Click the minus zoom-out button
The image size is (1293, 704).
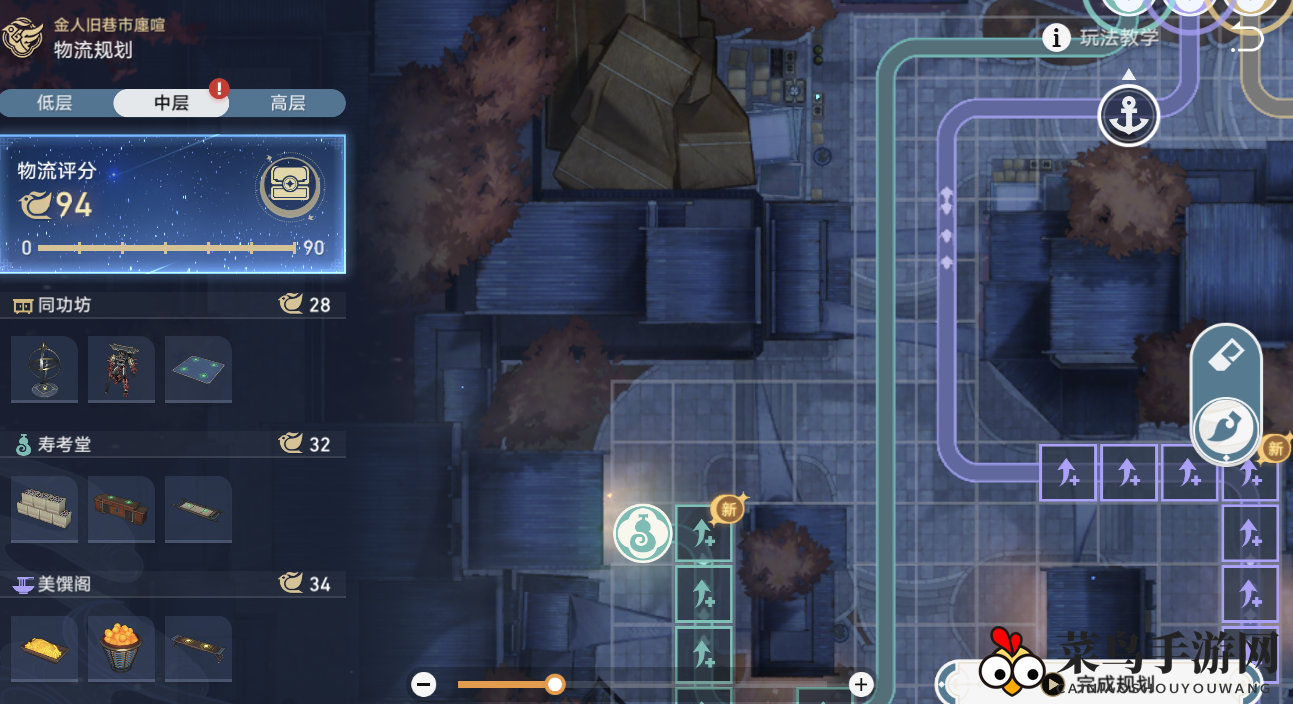[424, 684]
